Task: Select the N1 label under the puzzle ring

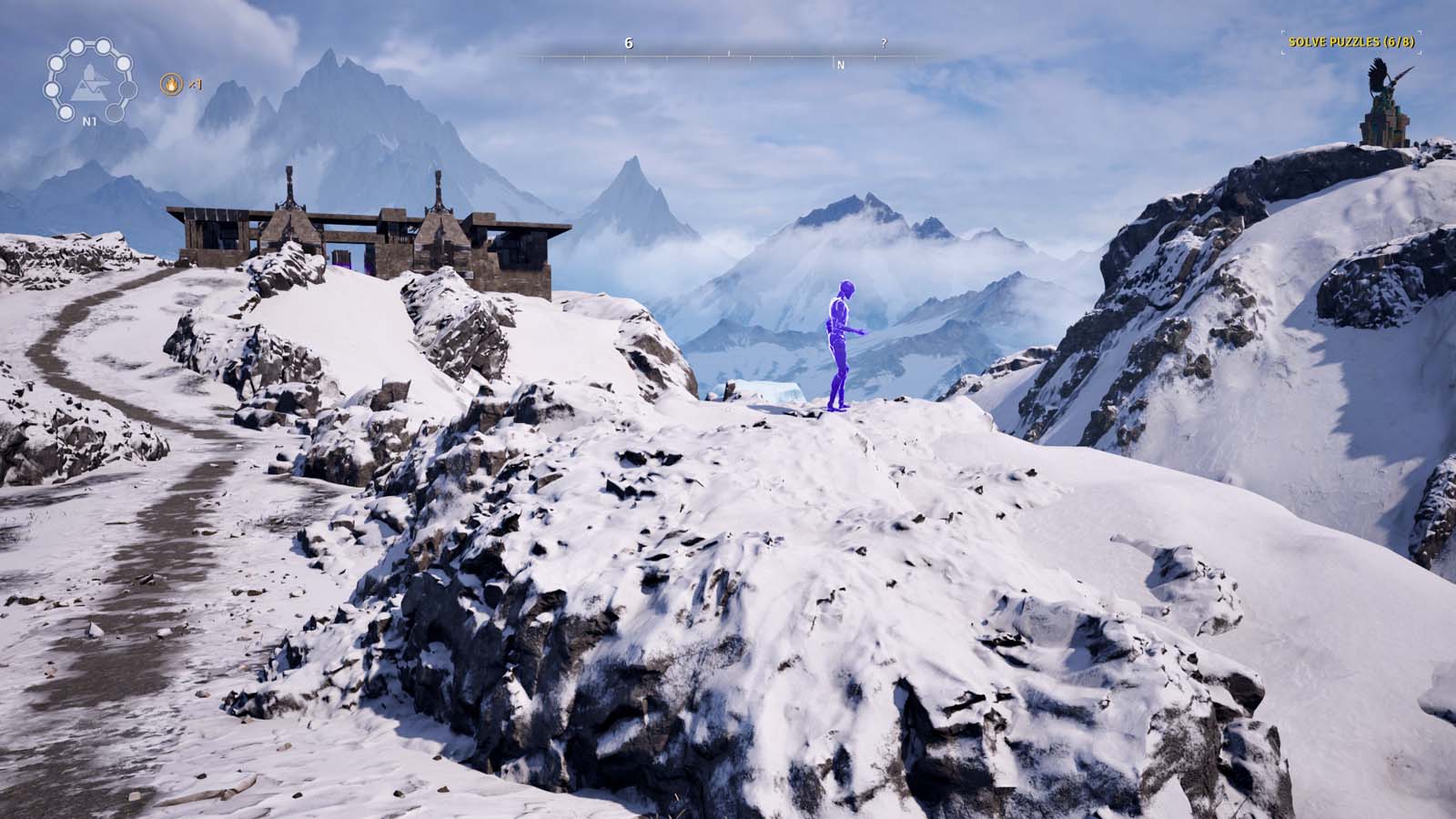Action: pos(90,121)
